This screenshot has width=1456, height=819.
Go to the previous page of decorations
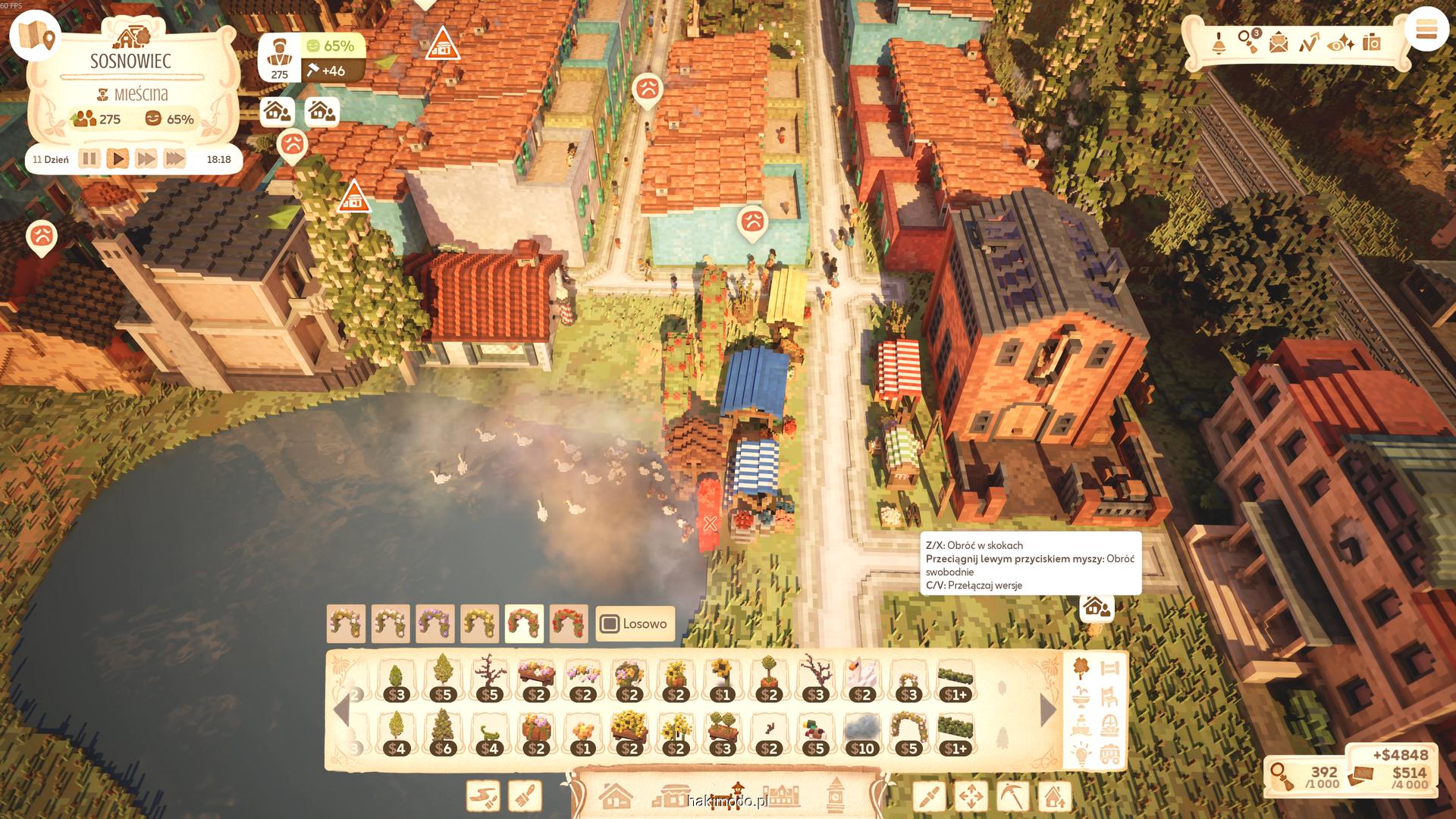341,710
